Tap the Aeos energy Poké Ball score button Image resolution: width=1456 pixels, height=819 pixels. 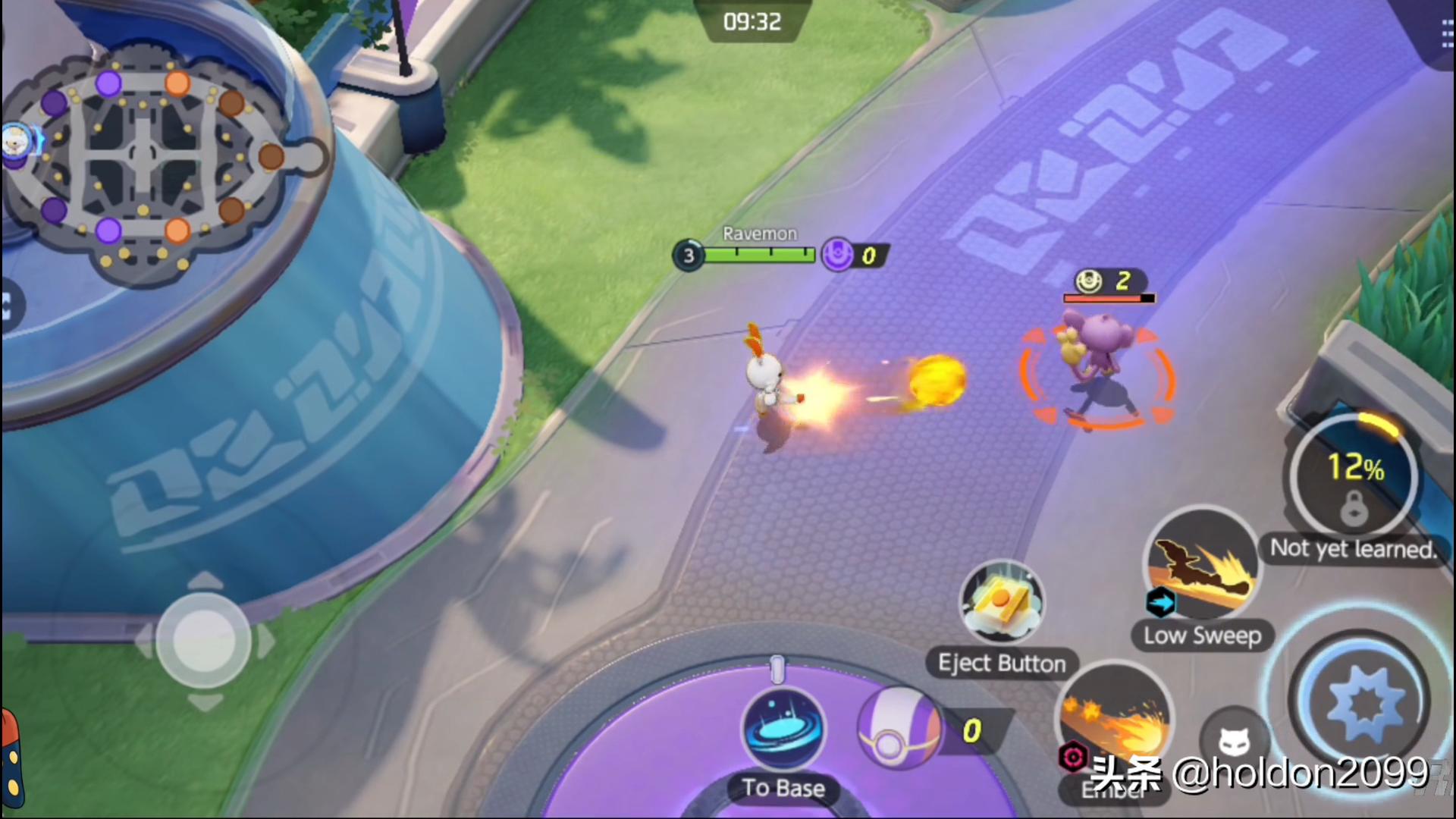(x=899, y=730)
